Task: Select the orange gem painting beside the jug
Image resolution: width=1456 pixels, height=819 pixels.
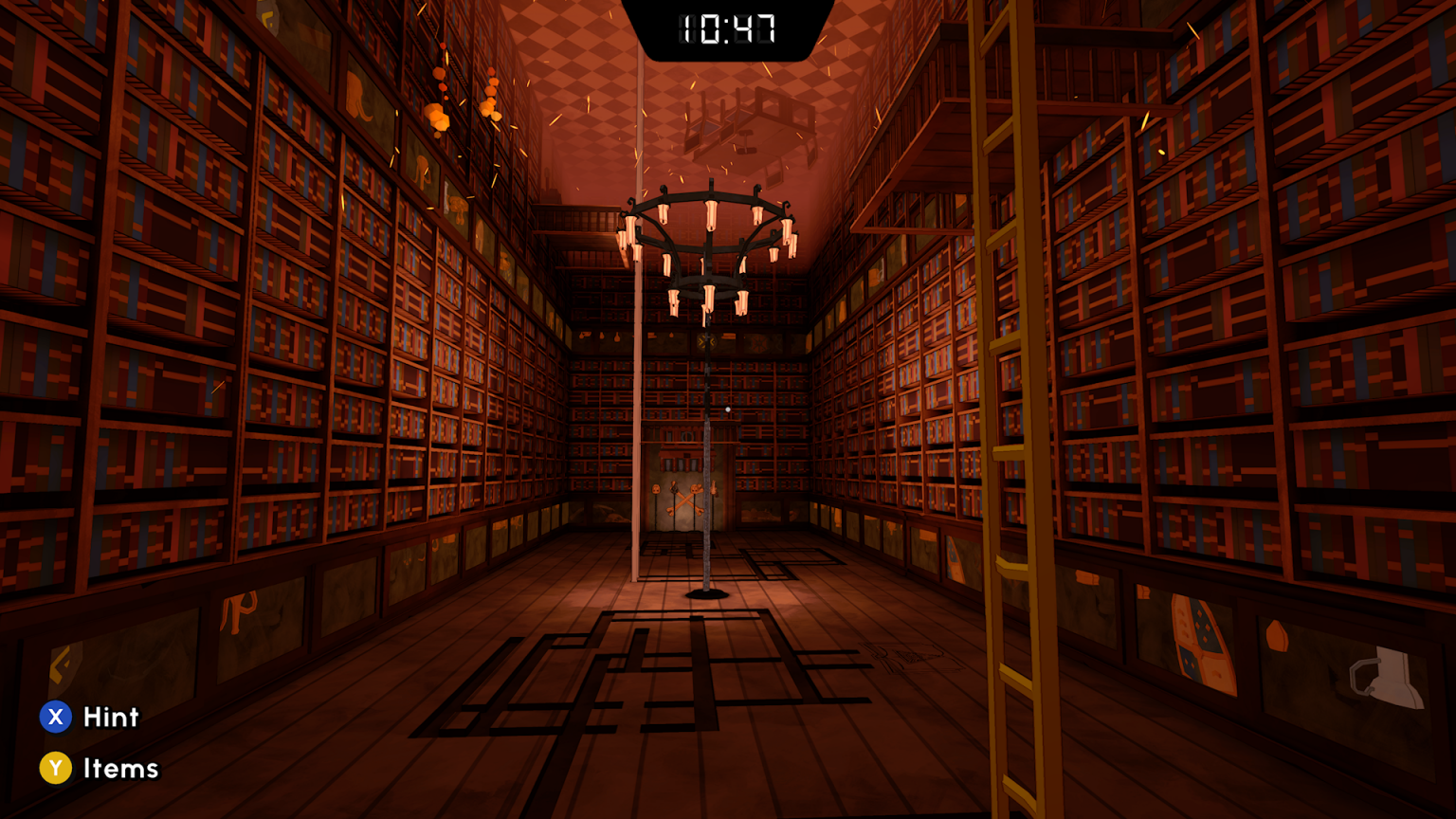Action: click(x=1277, y=635)
